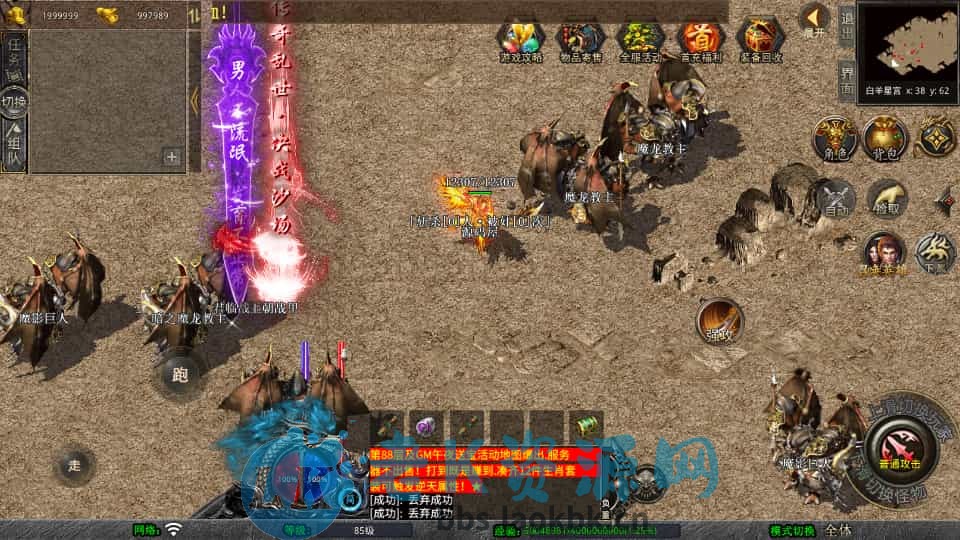Open the 召唤英雄 summon hero portrait

(882, 251)
